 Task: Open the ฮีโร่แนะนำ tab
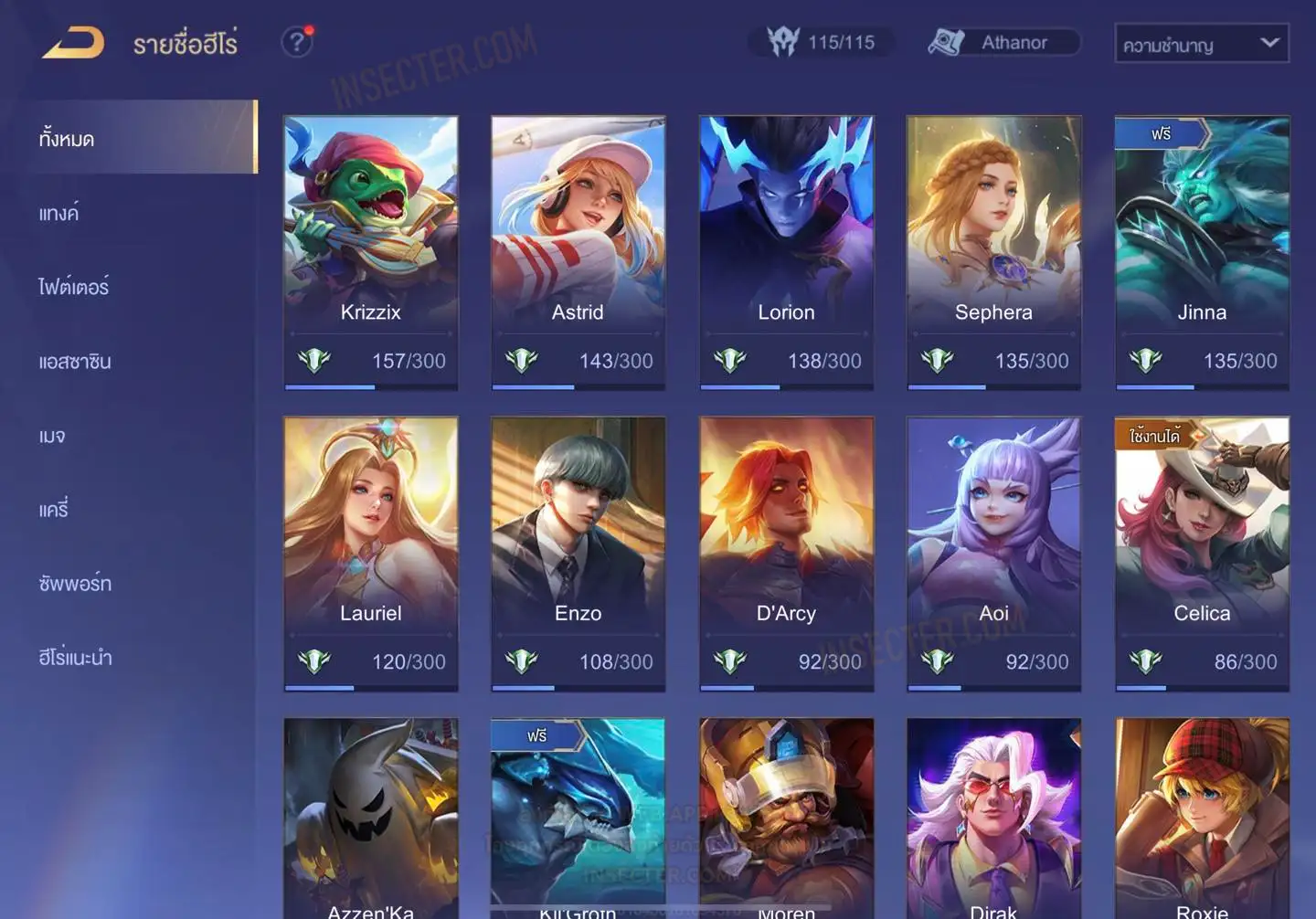75,658
